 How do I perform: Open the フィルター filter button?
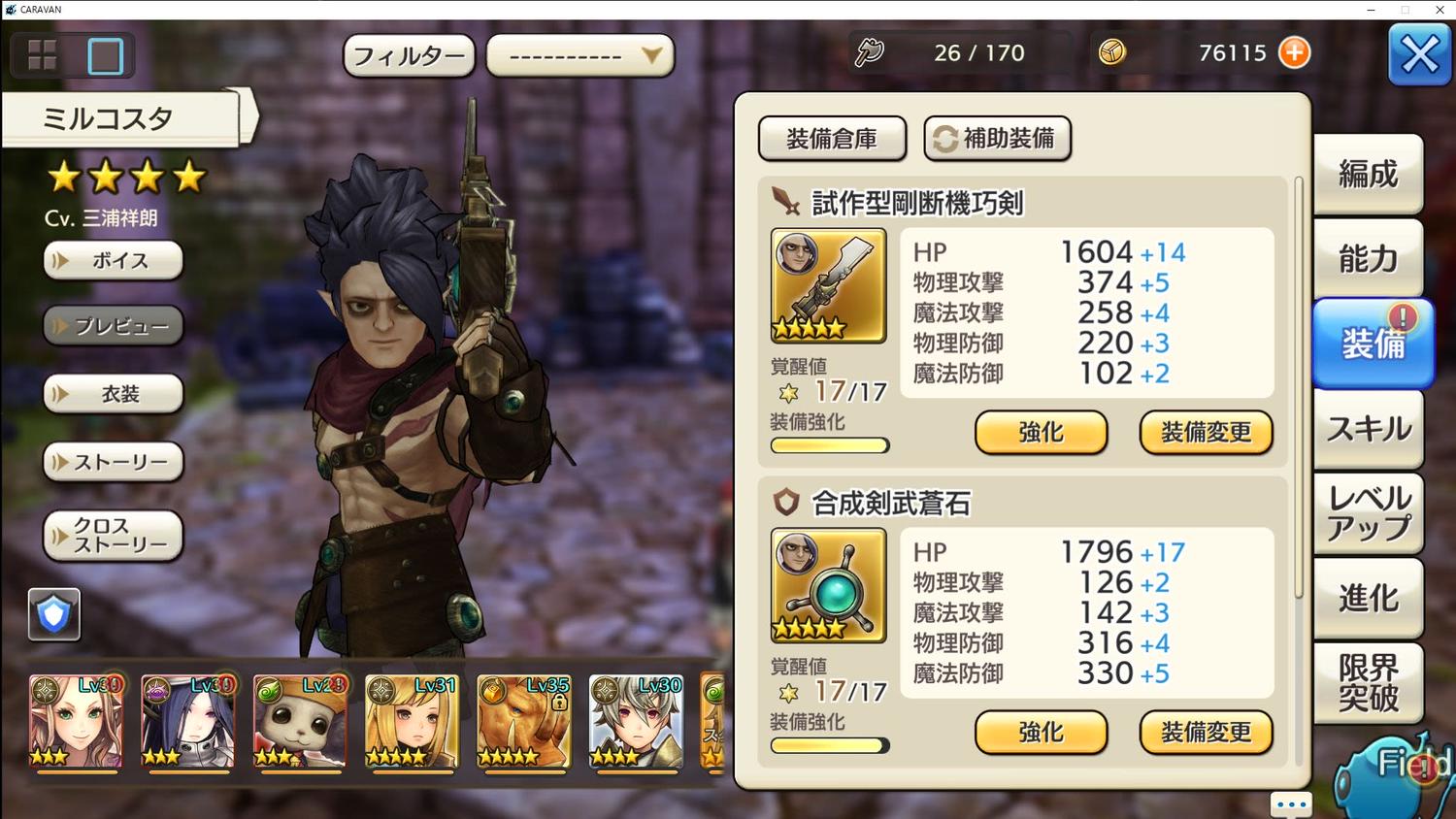tap(409, 56)
